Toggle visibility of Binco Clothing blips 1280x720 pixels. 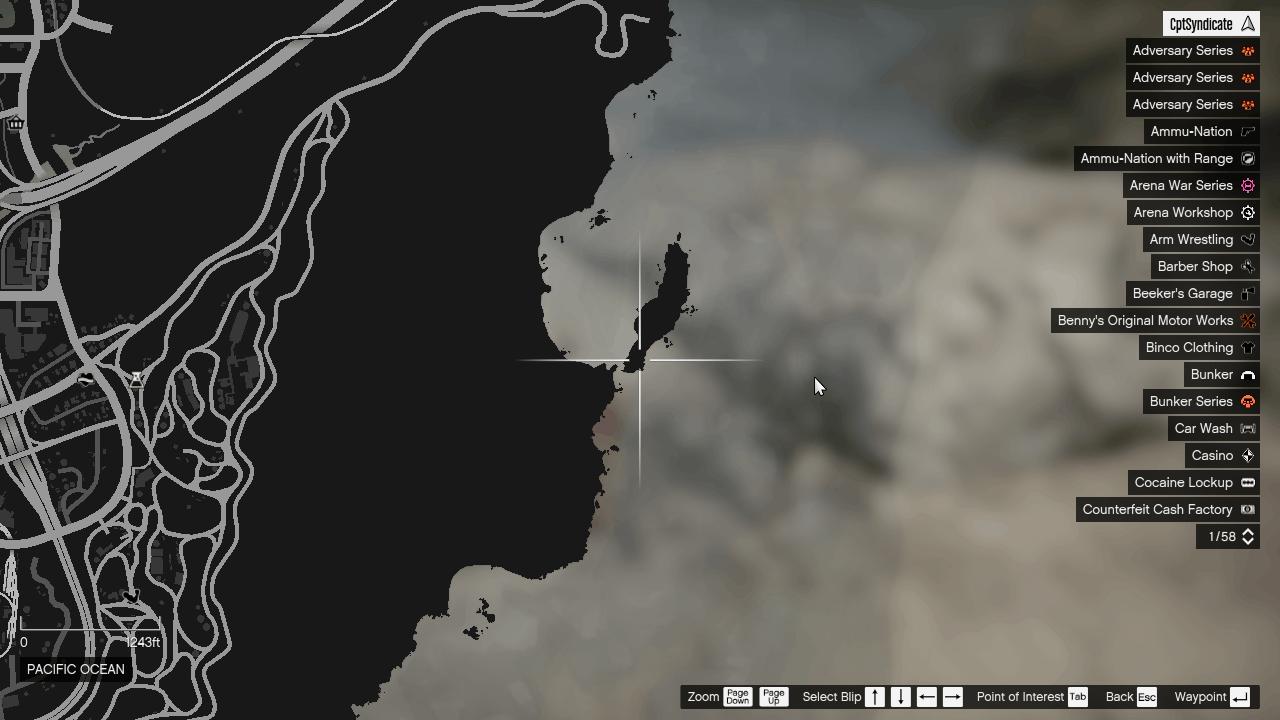pos(1247,347)
